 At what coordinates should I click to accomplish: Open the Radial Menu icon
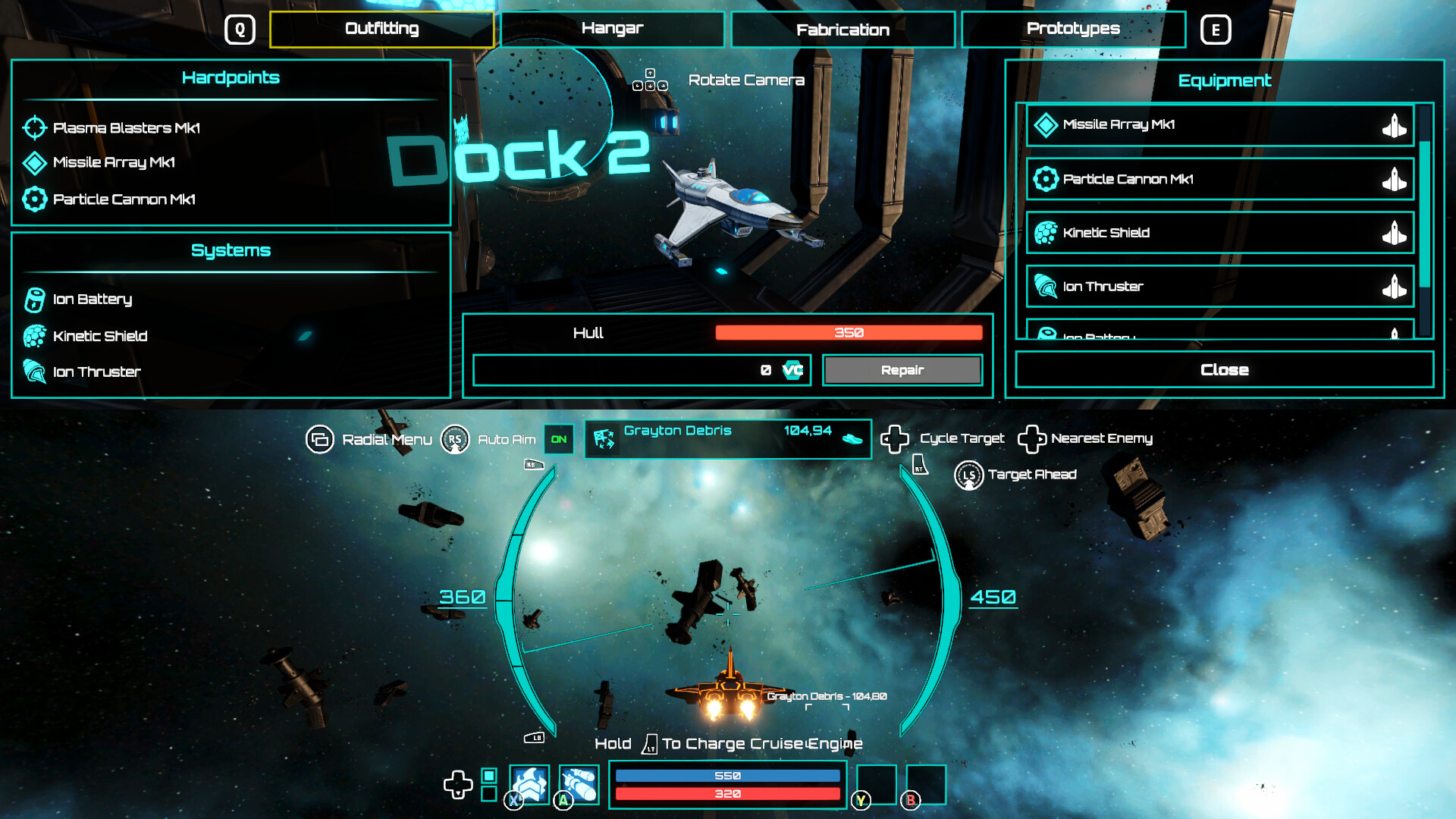320,438
